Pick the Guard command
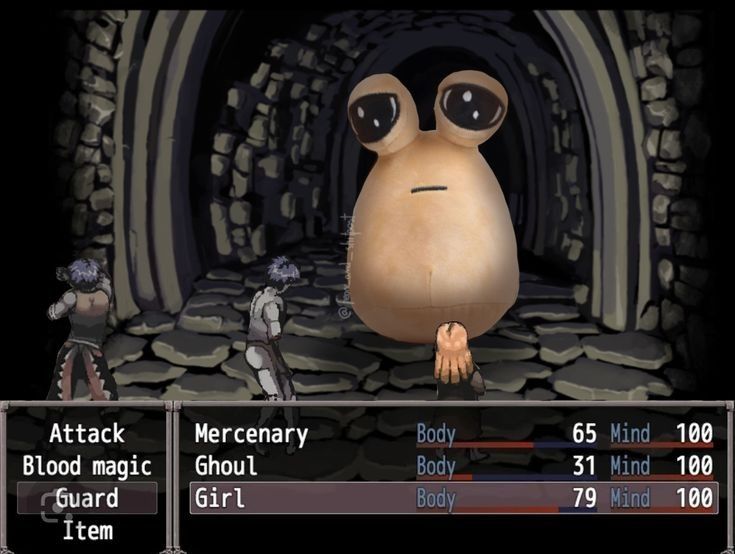 [87, 498]
